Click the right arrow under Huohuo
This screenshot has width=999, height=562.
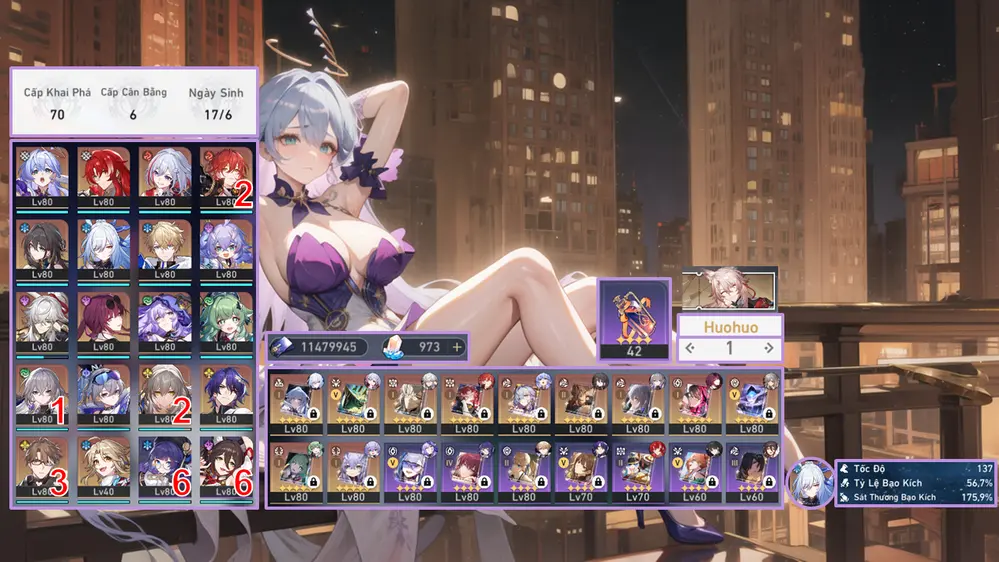click(x=768, y=348)
